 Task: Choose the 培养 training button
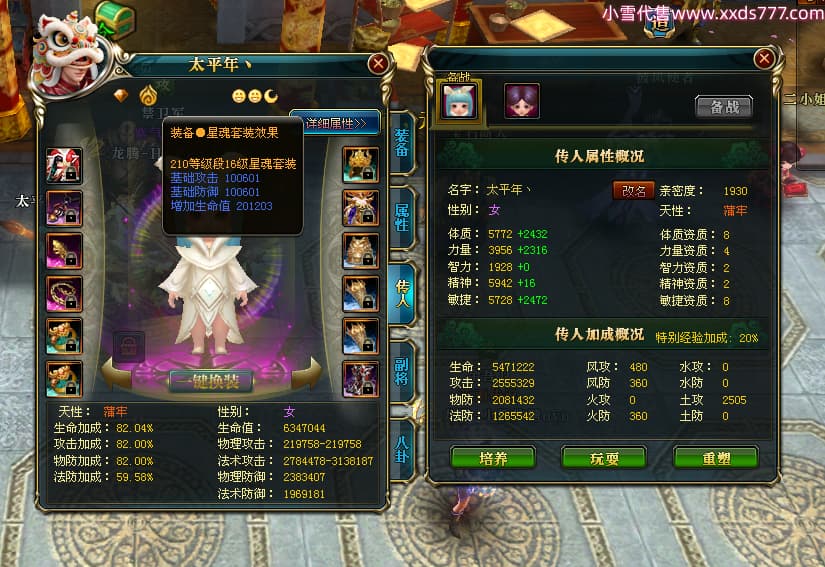coord(493,457)
